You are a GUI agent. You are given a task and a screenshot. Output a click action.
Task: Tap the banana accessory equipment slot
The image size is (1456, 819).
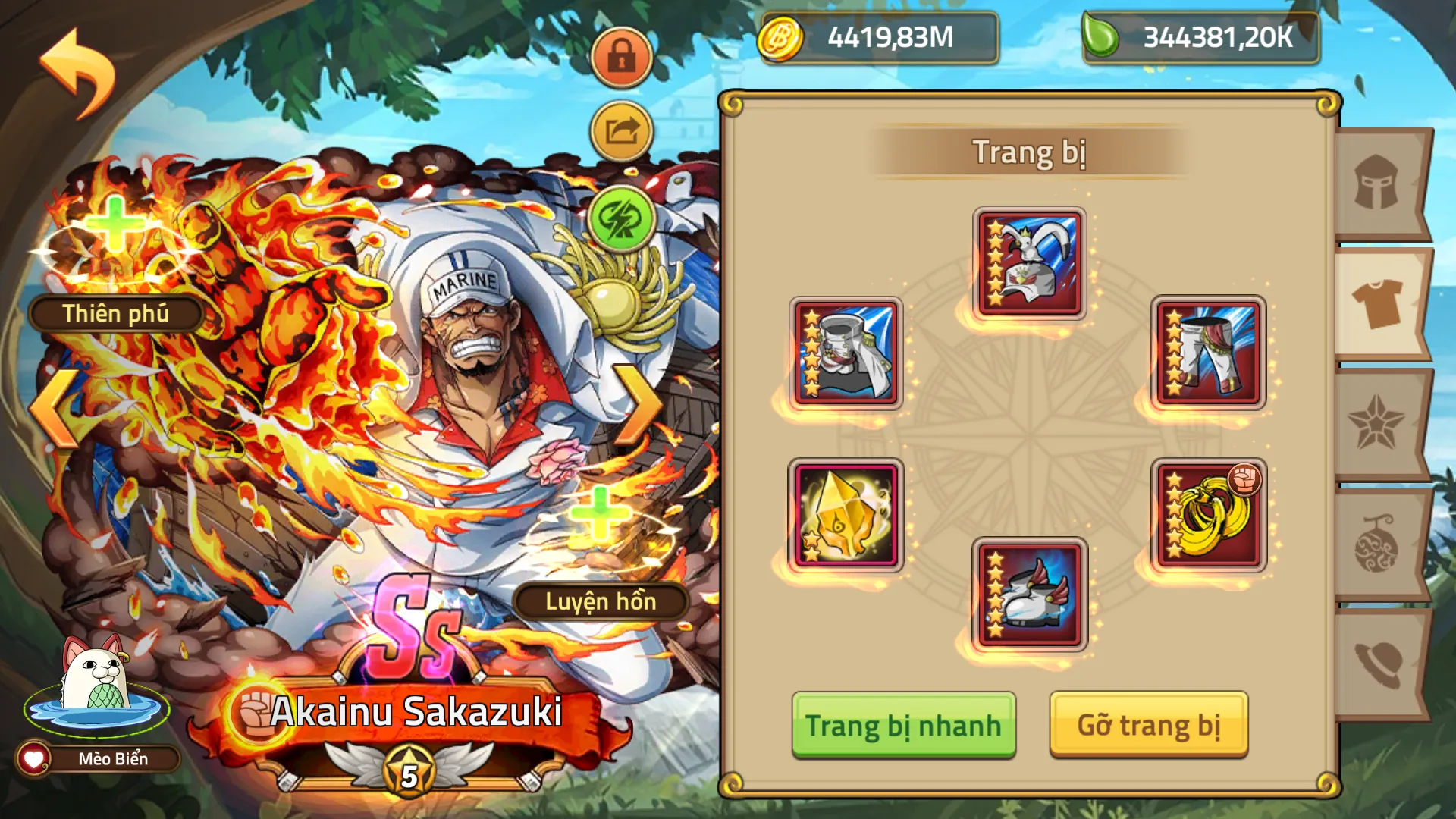[1211, 515]
